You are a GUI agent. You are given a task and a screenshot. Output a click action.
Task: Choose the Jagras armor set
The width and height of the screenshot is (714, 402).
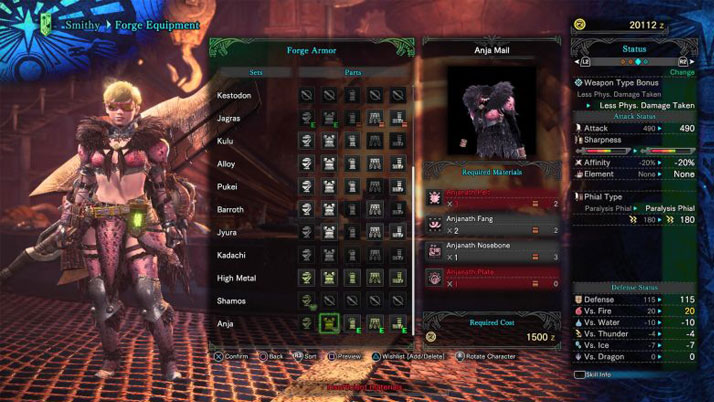tap(229, 118)
